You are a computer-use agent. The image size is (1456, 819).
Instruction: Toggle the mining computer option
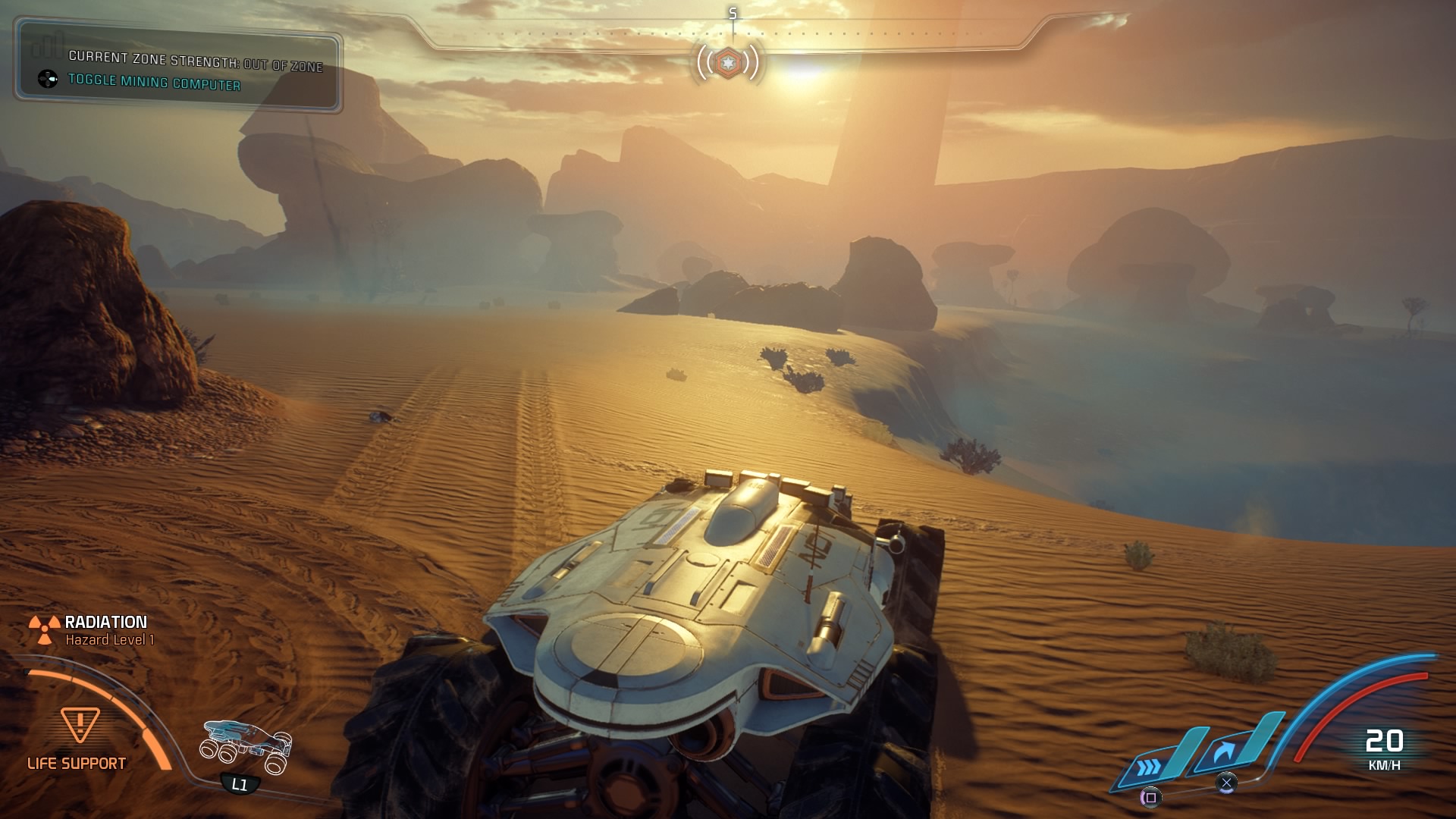point(154,82)
